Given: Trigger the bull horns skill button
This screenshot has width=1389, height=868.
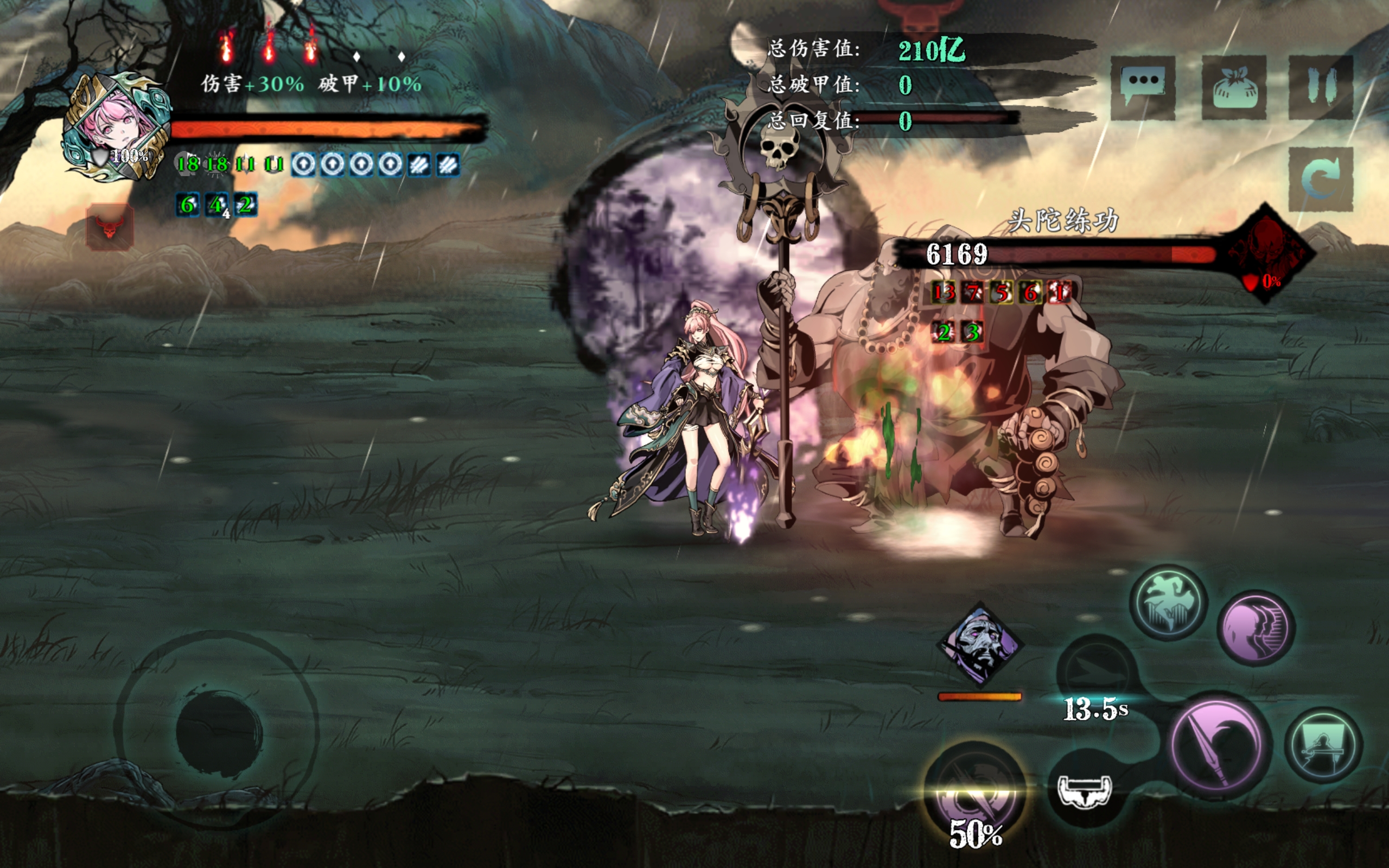Looking at the screenshot, I should (x=1085, y=790).
